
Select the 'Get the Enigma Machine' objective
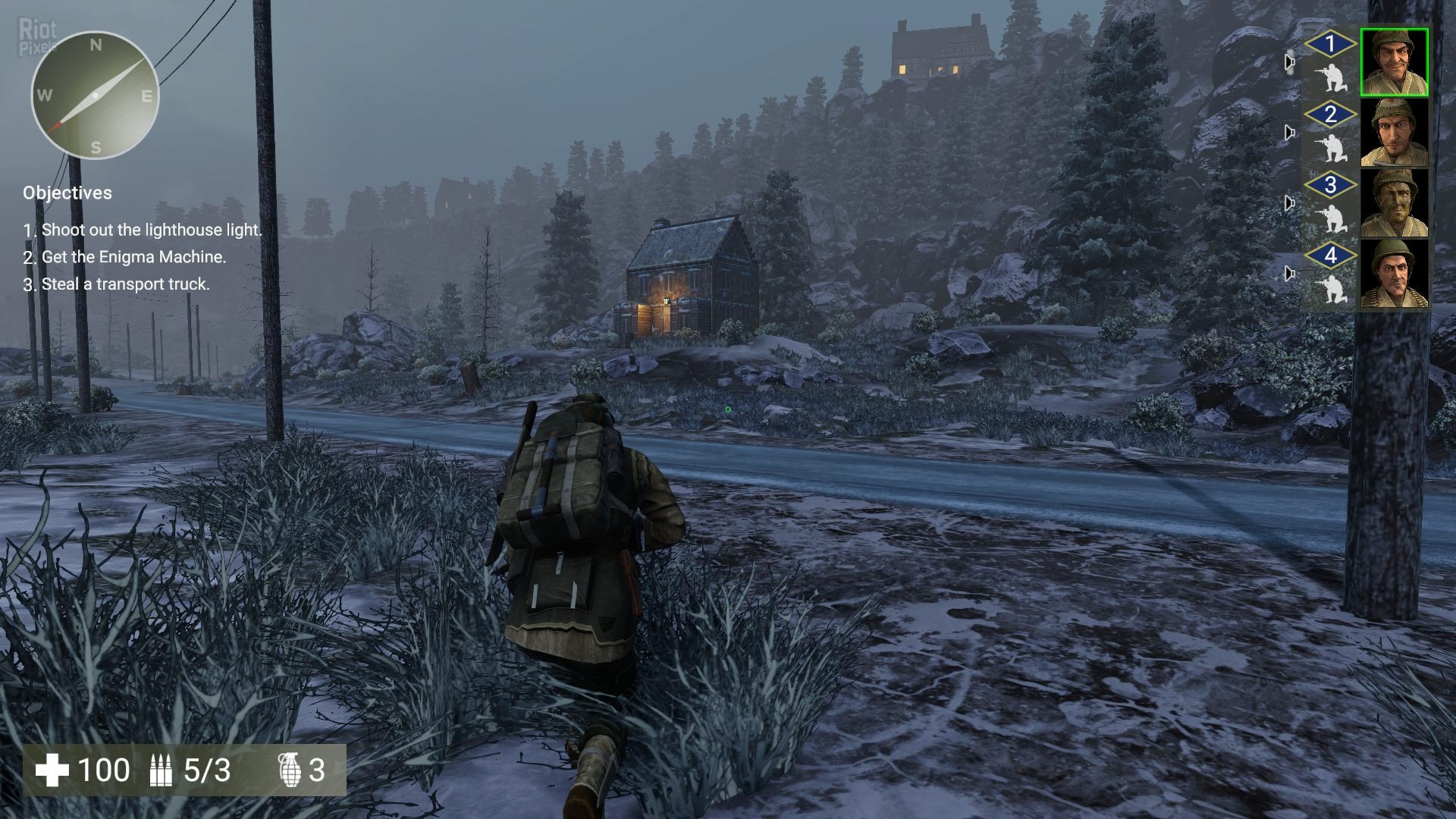133,257
